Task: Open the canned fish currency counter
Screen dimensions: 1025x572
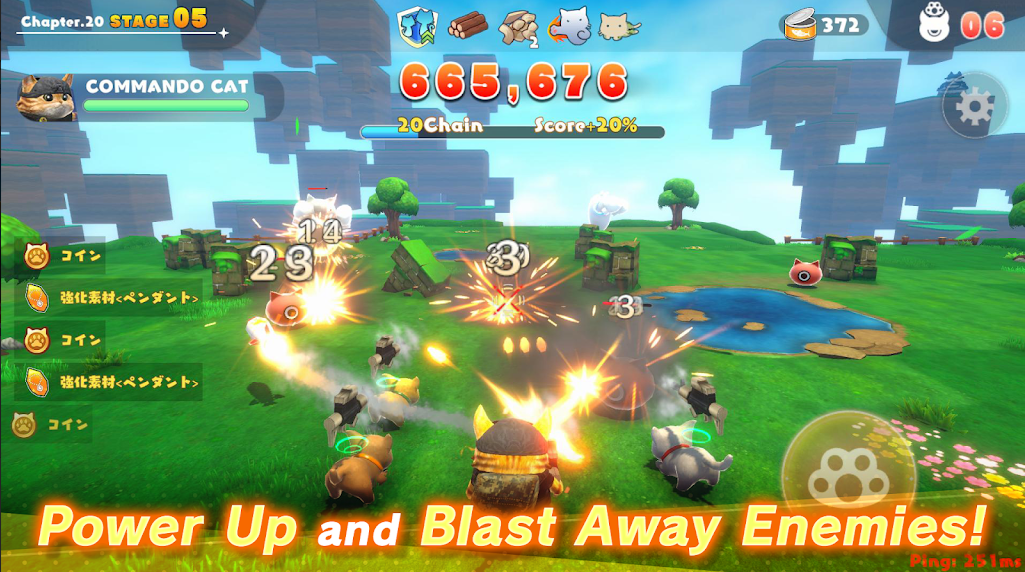Action: [825, 23]
